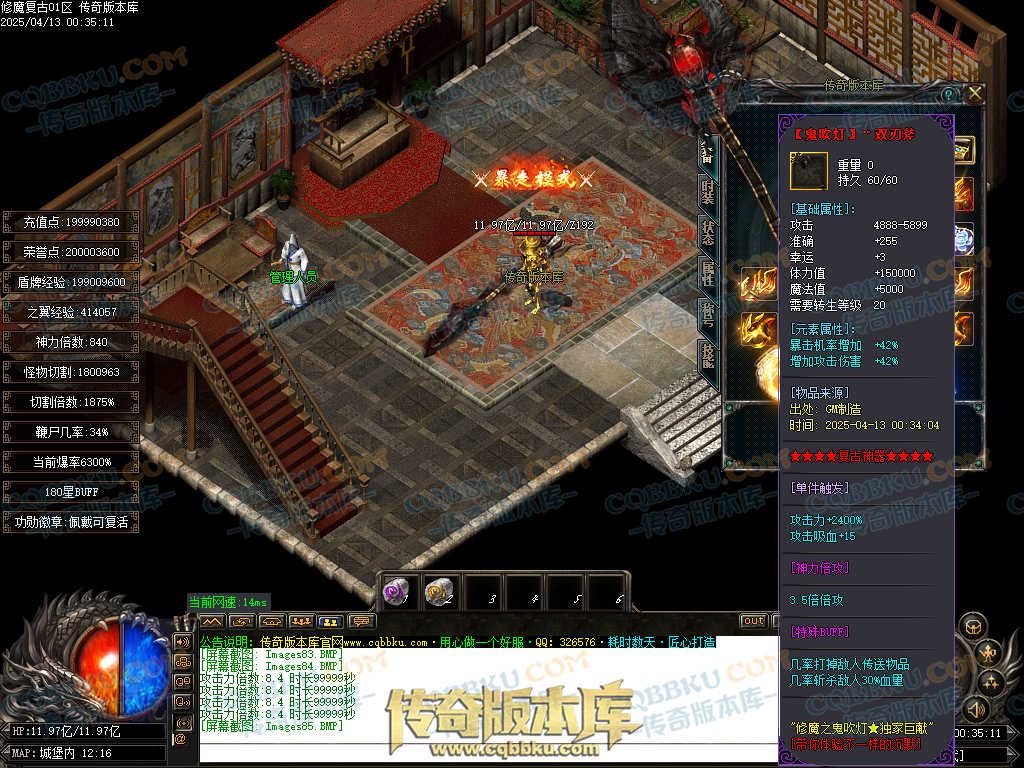Select the purple scroll in hotbar slot 1
The height and width of the screenshot is (768, 1024).
(396, 593)
